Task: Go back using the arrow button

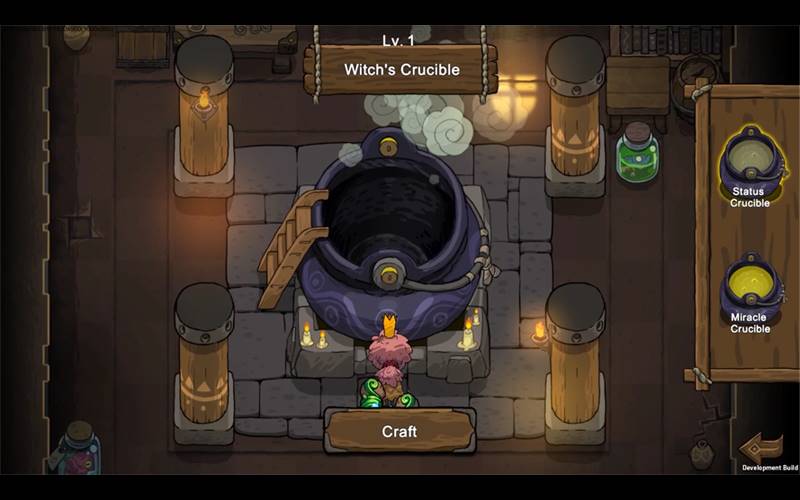Action: pos(762,447)
